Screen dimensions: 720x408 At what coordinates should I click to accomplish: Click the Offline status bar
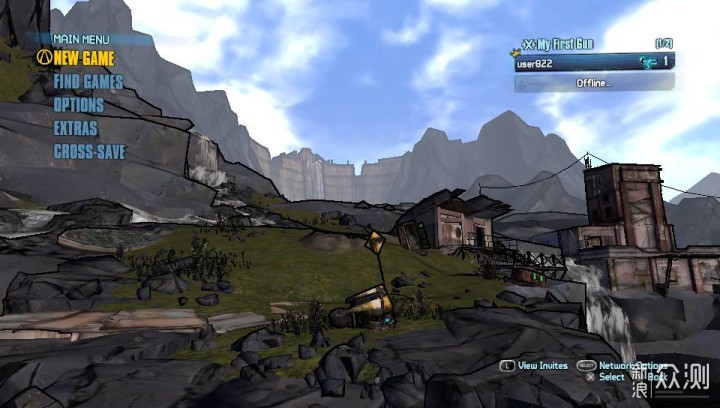(x=594, y=83)
